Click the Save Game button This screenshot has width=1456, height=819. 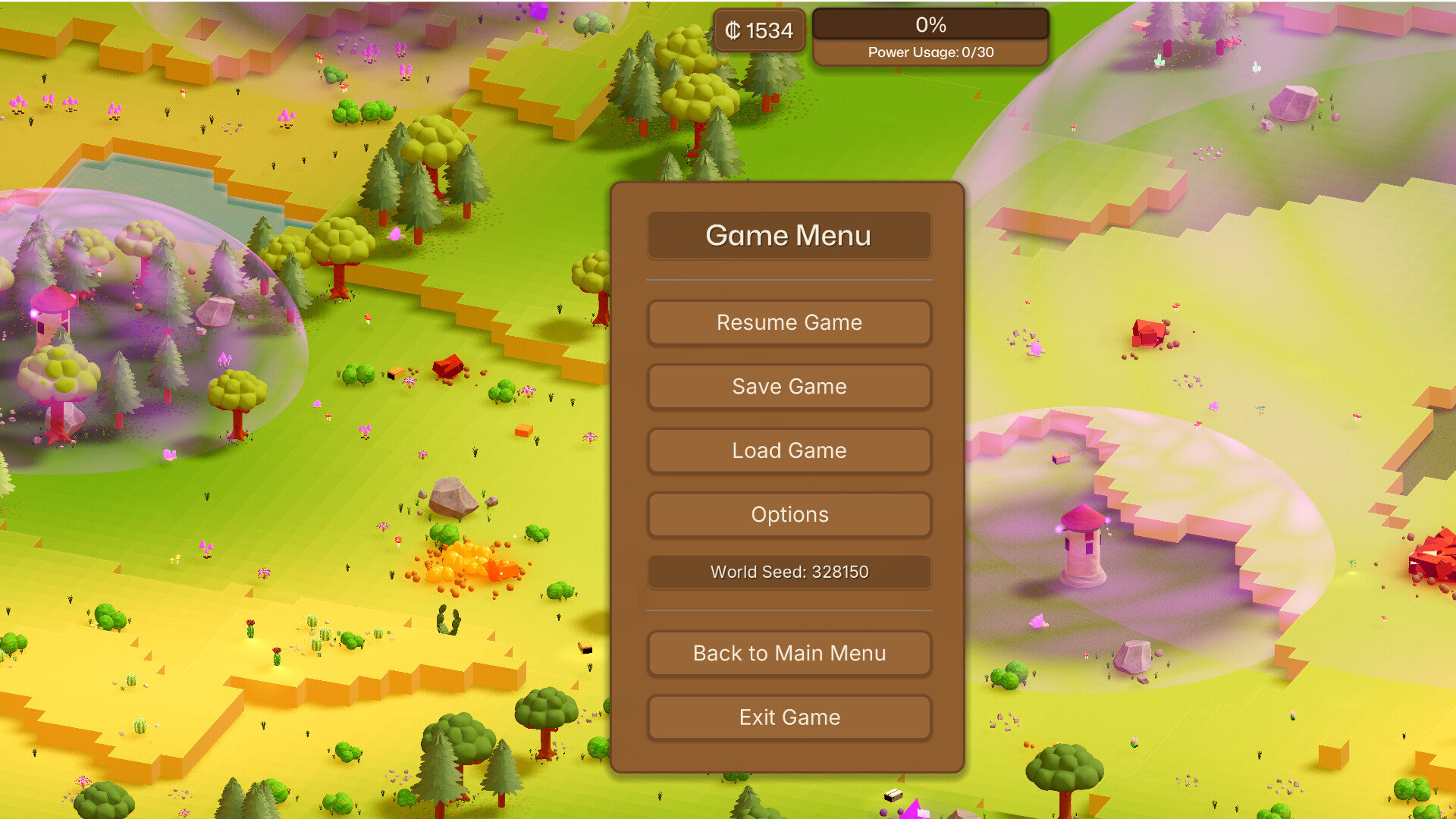789,387
